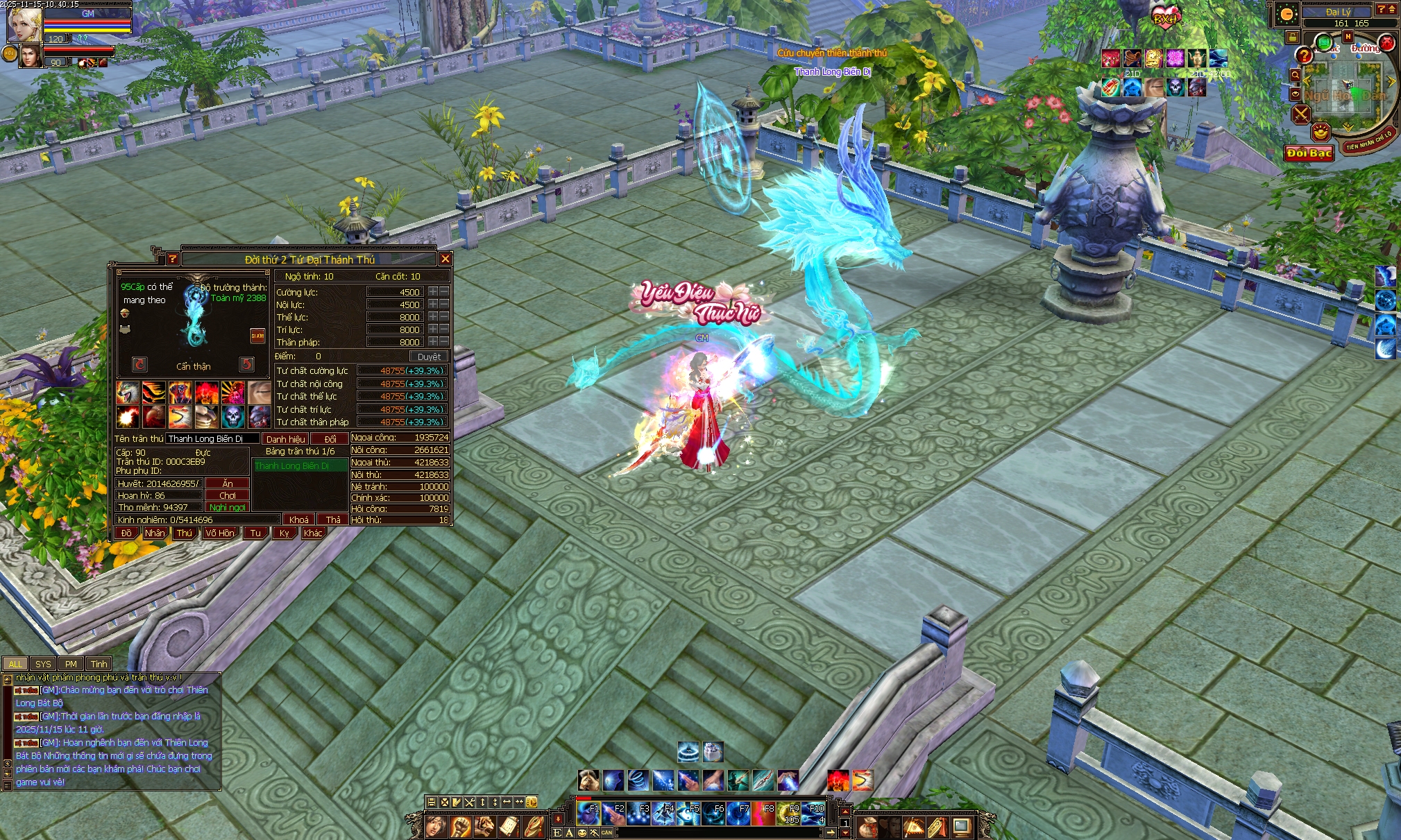Switch to the Võ Hồn tab
The height and width of the screenshot is (840, 1401).
tap(219, 533)
